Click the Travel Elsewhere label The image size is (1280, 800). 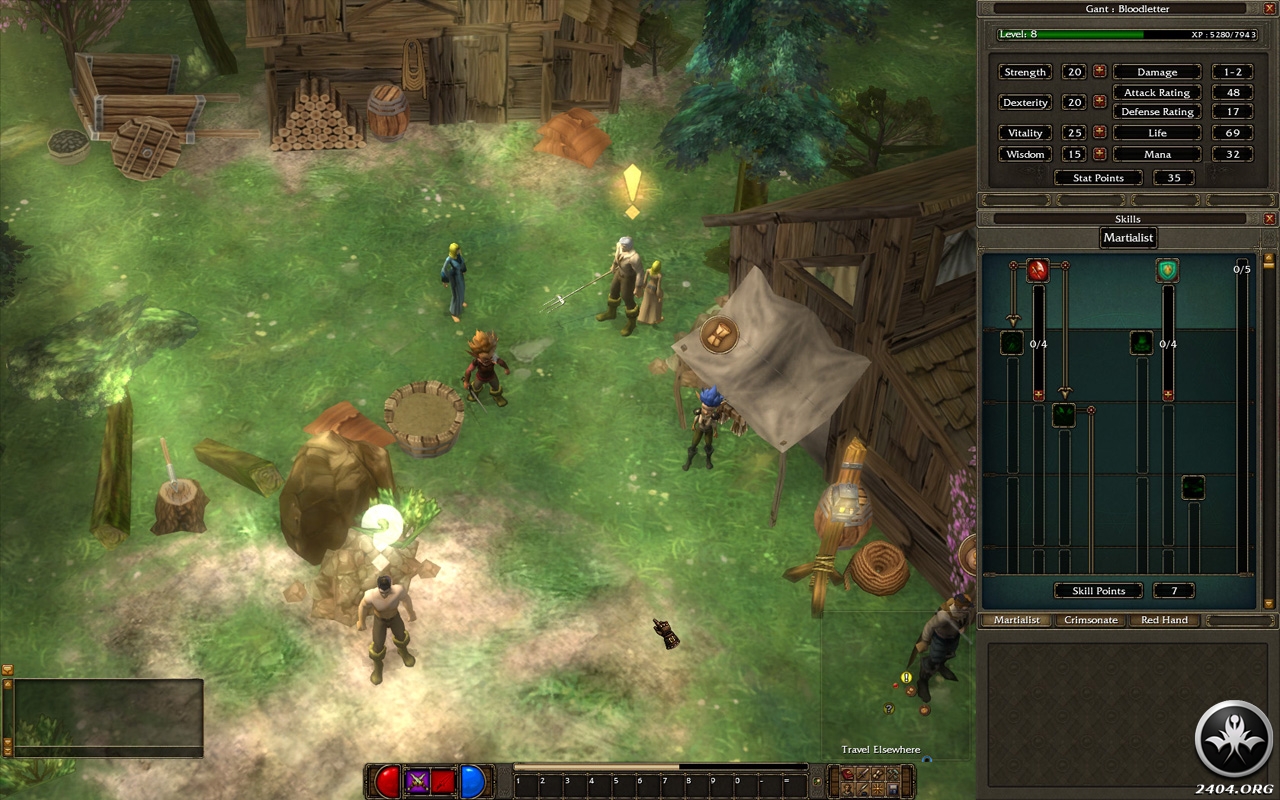[880, 750]
